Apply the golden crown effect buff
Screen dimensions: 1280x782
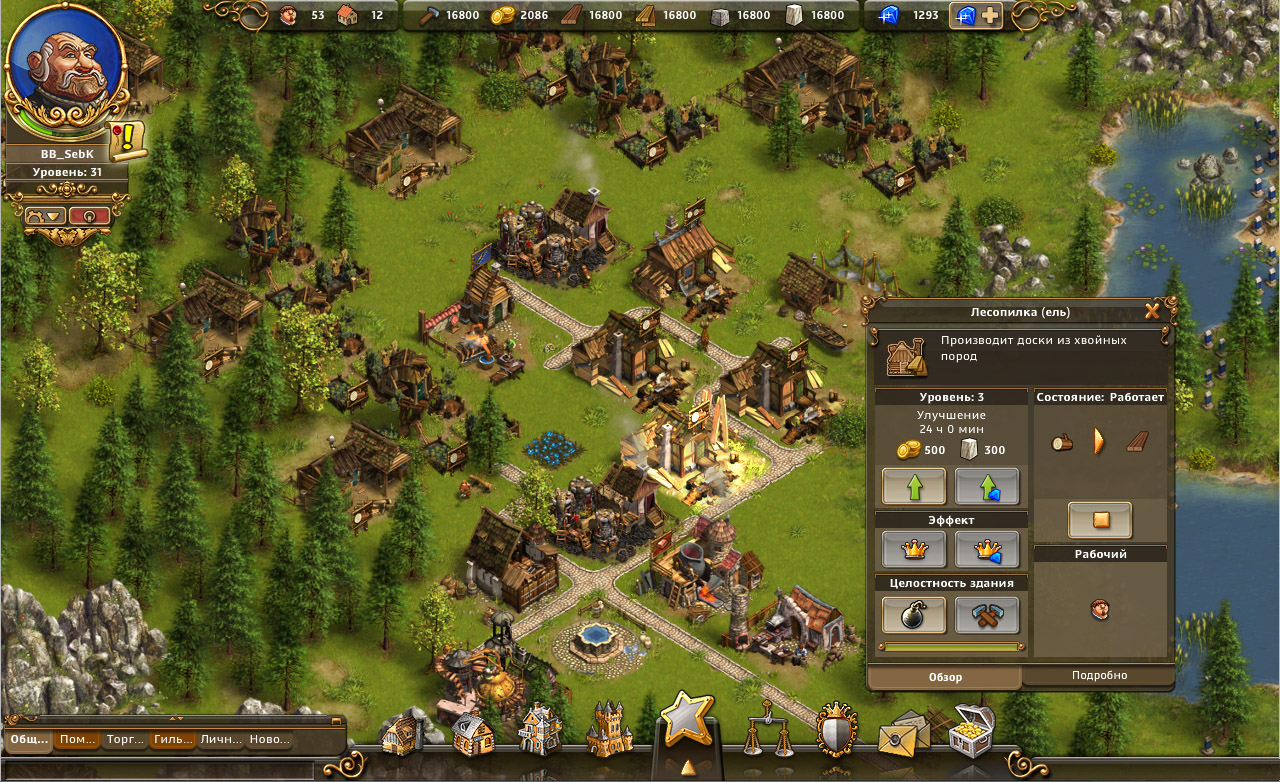click(x=916, y=549)
